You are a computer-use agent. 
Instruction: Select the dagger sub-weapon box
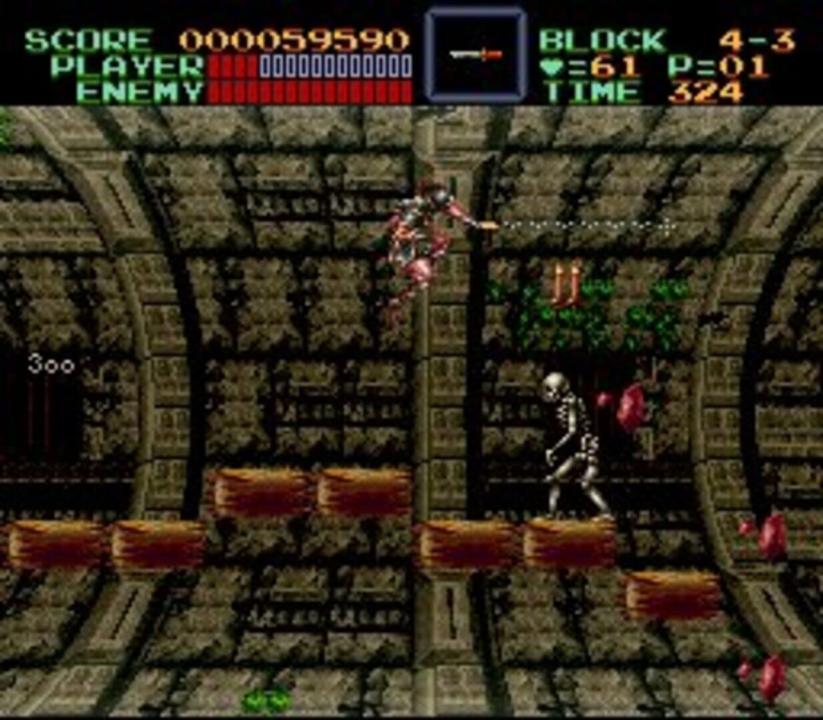474,55
